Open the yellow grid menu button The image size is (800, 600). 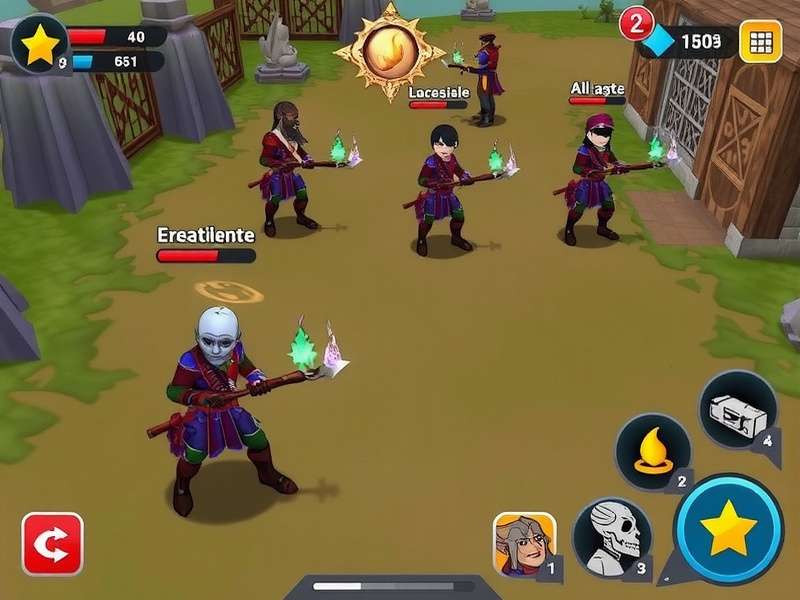click(x=760, y=41)
